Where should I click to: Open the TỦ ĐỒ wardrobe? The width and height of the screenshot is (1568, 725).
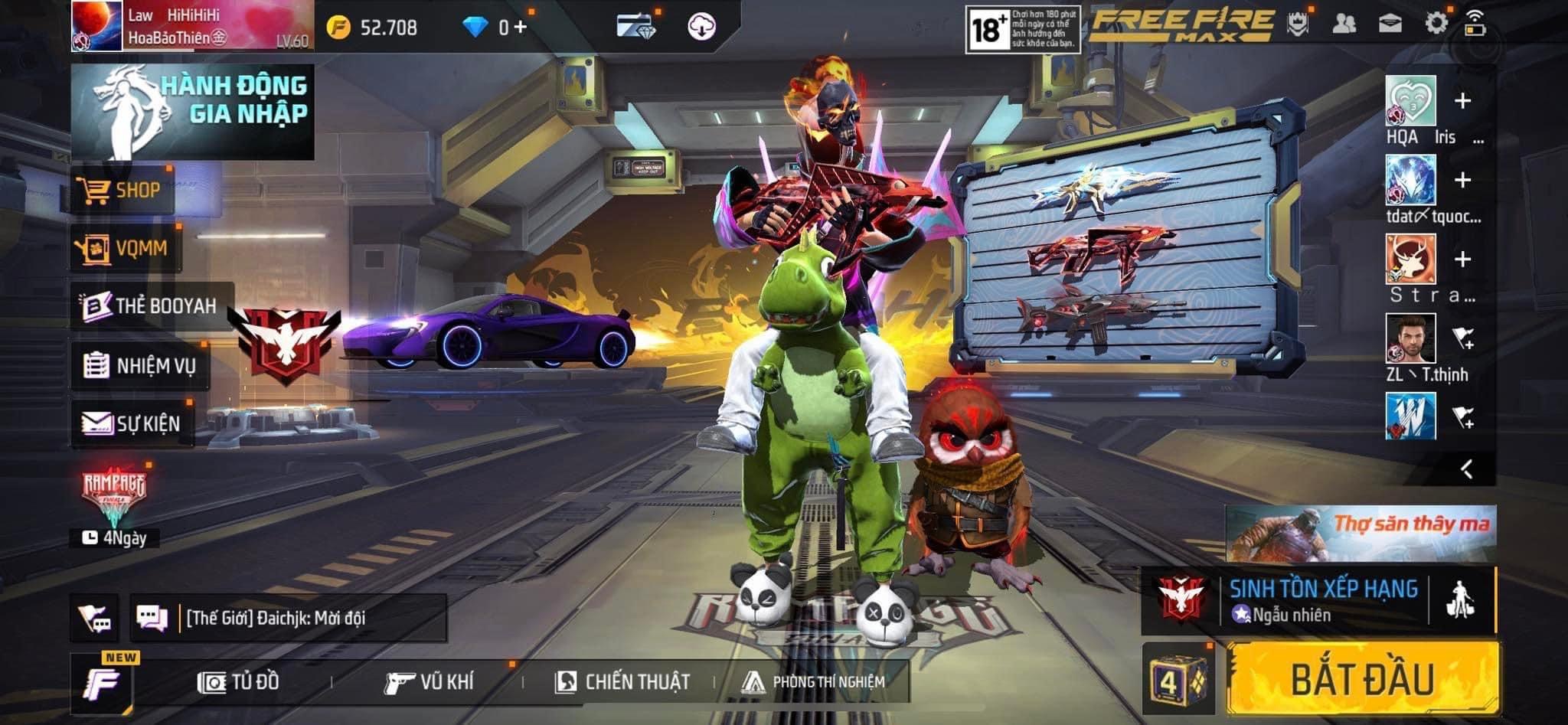coord(239,681)
